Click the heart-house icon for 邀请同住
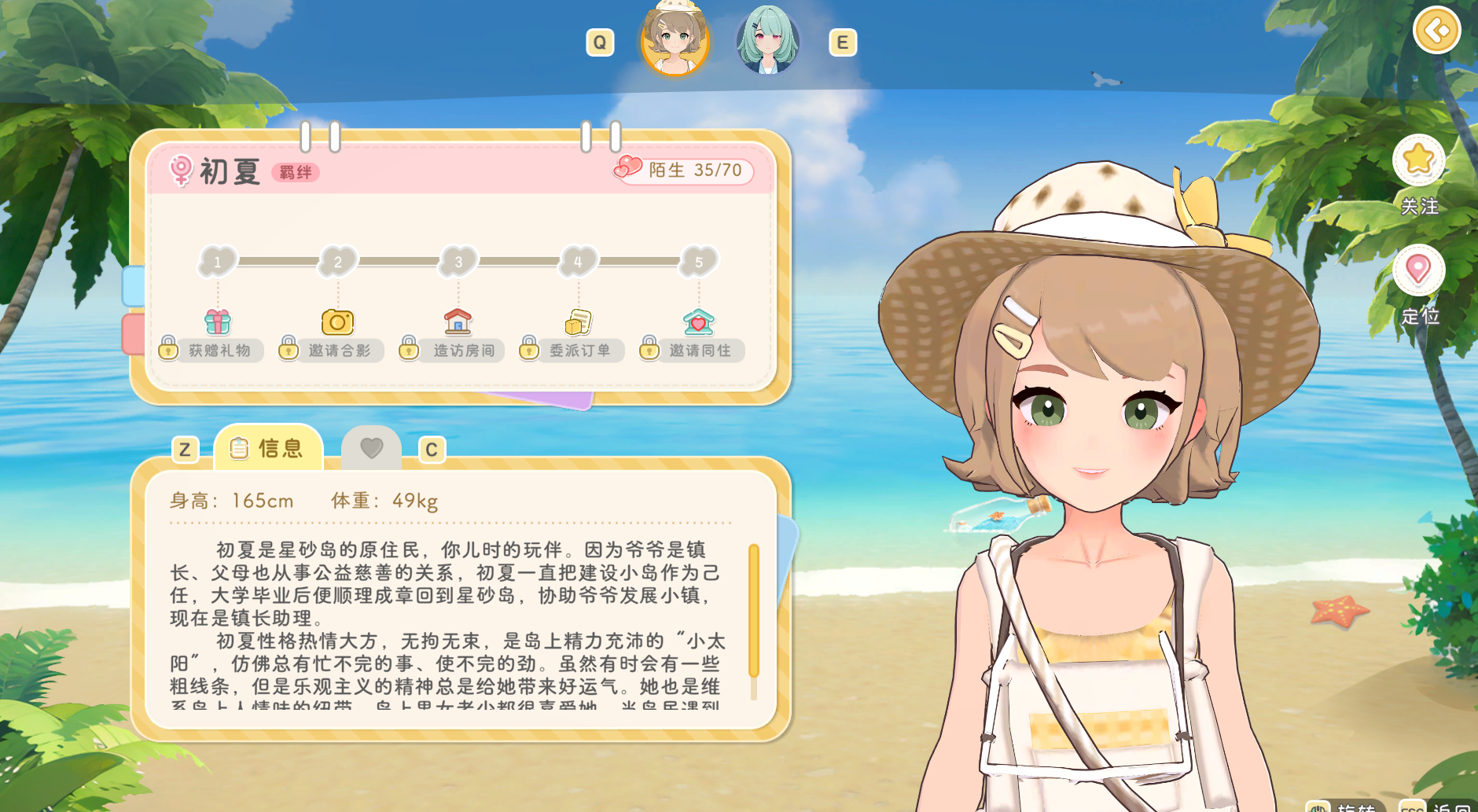 pyautogui.click(x=699, y=321)
